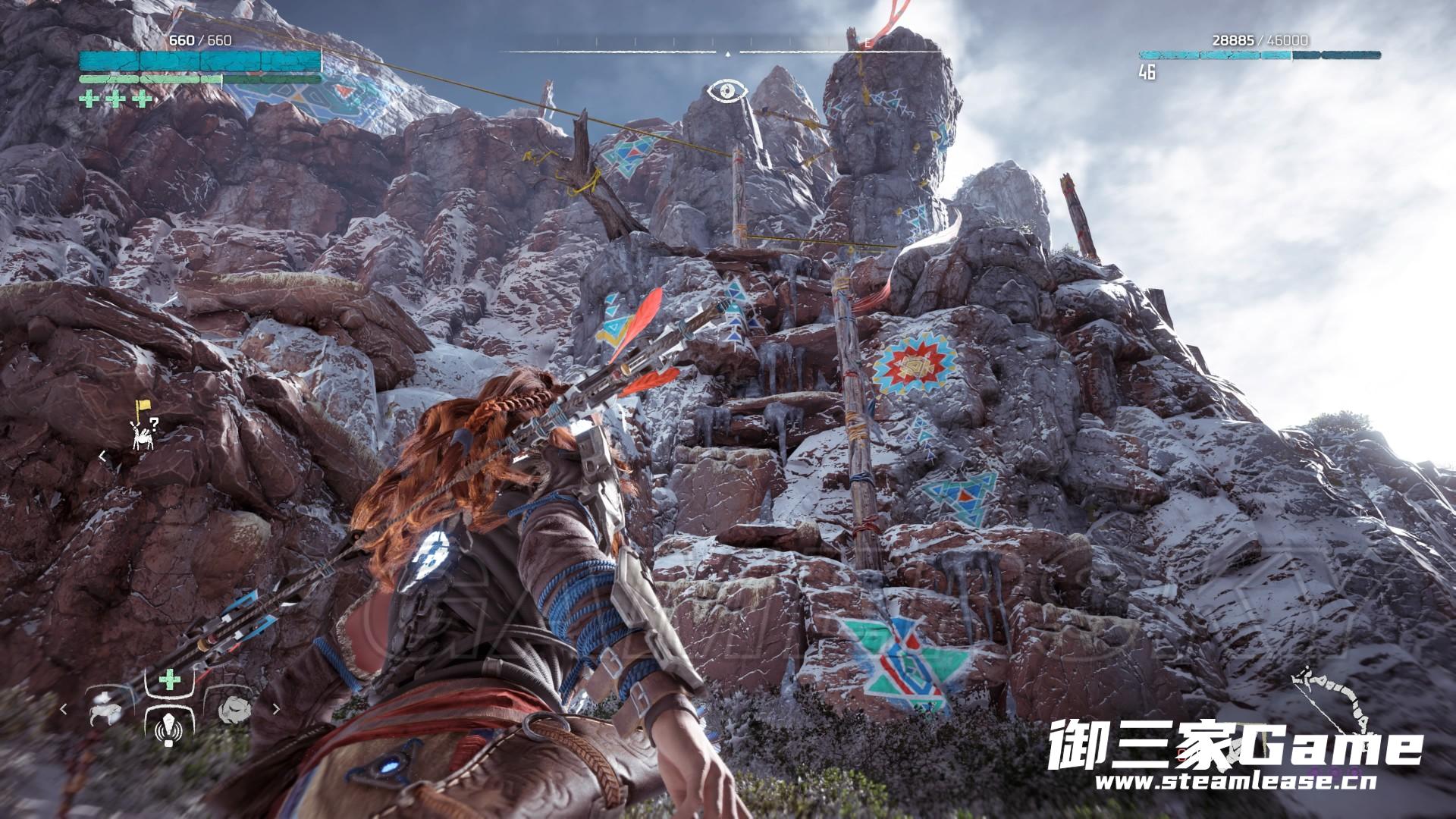The image size is (1456, 819).
Task: Cycle tool belt with the right arrow
Action: 276,710
